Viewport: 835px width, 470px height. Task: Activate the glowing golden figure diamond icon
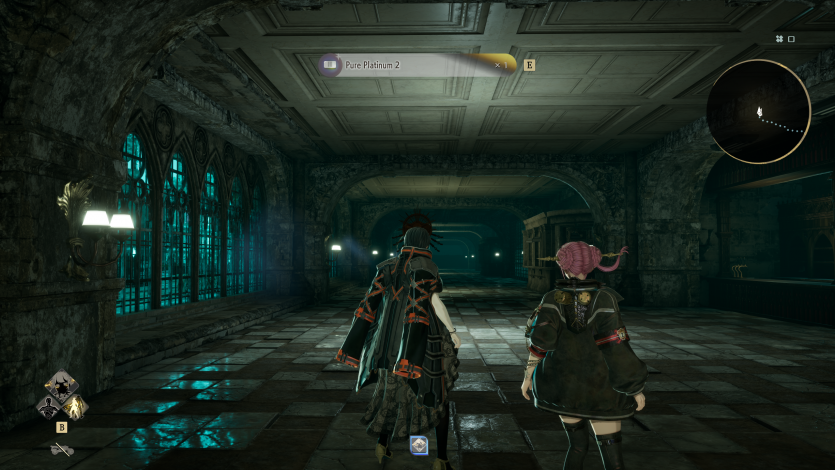point(75,406)
